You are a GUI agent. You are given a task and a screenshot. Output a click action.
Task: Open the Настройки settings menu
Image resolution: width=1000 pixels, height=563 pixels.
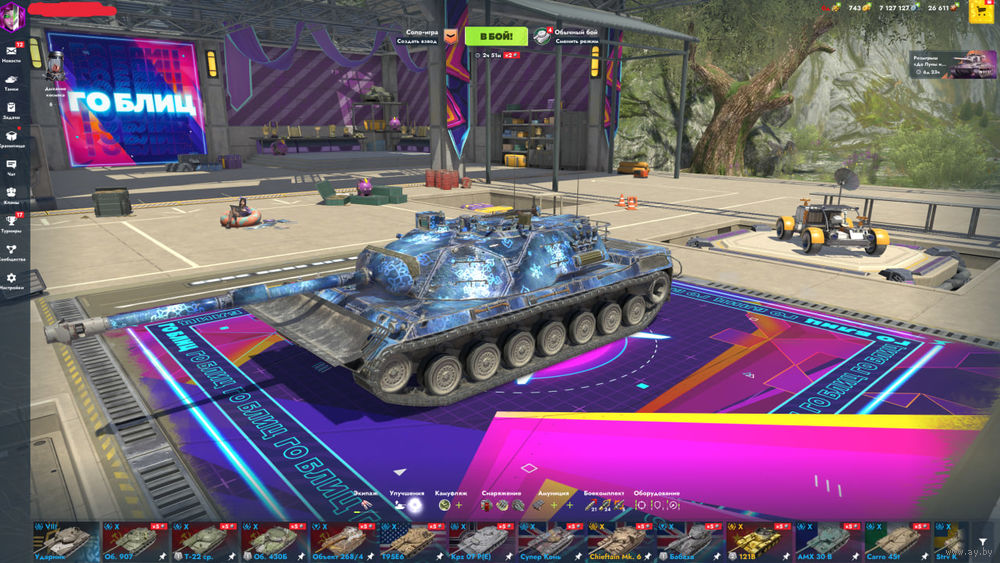pyautogui.click(x=12, y=281)
